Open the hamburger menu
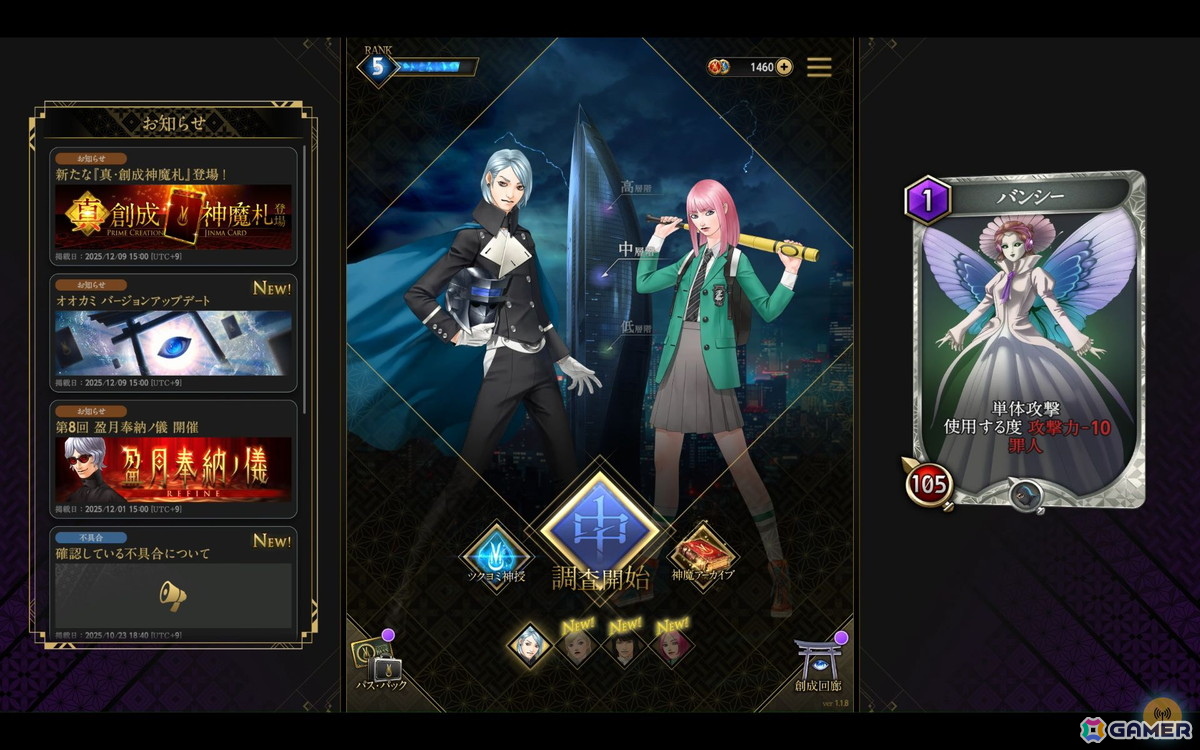The width and height of the screenshot is (1200, 750). [819, 67]
